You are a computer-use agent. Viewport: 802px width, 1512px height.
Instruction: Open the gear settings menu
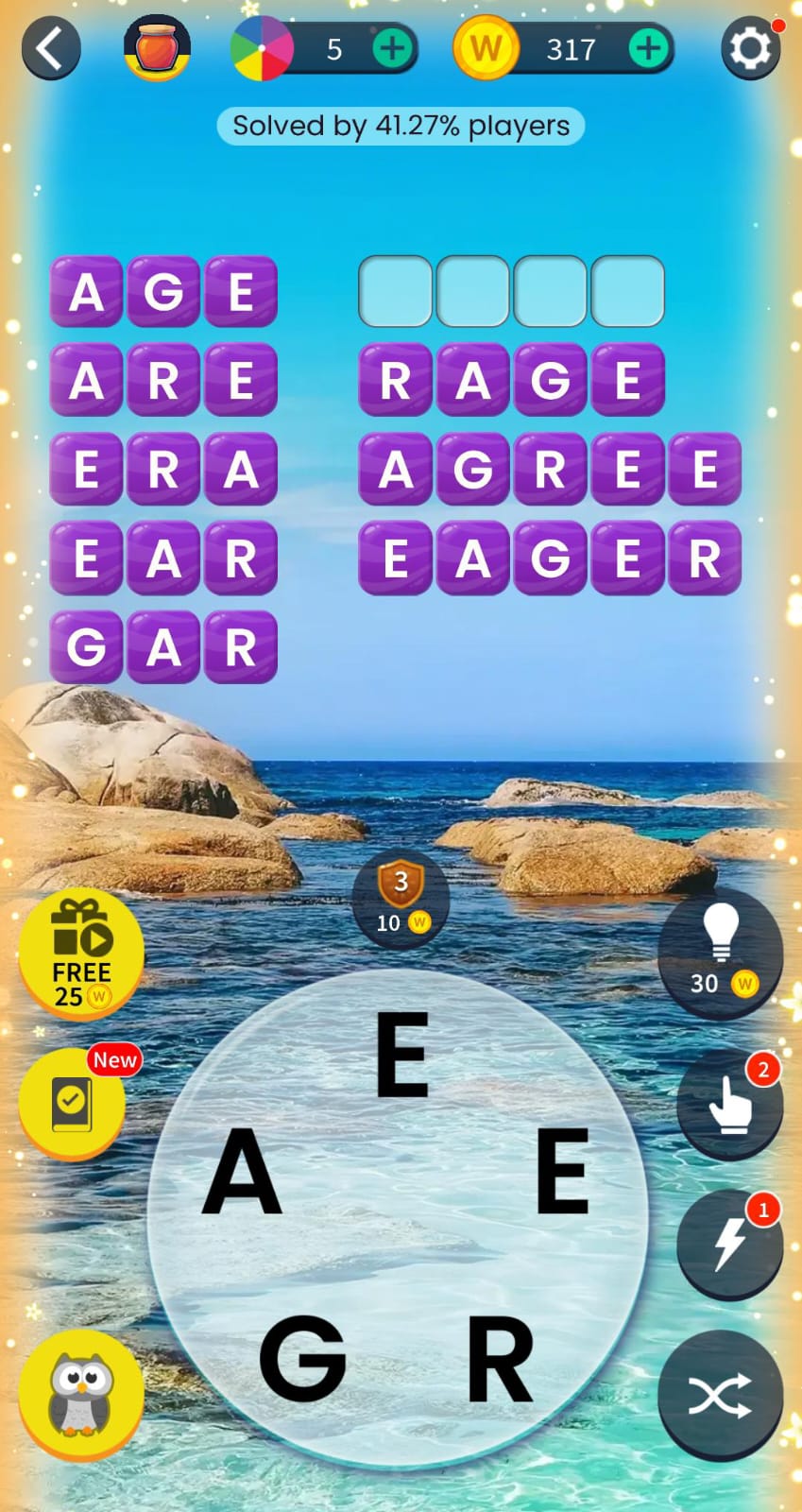pos(751,48)
